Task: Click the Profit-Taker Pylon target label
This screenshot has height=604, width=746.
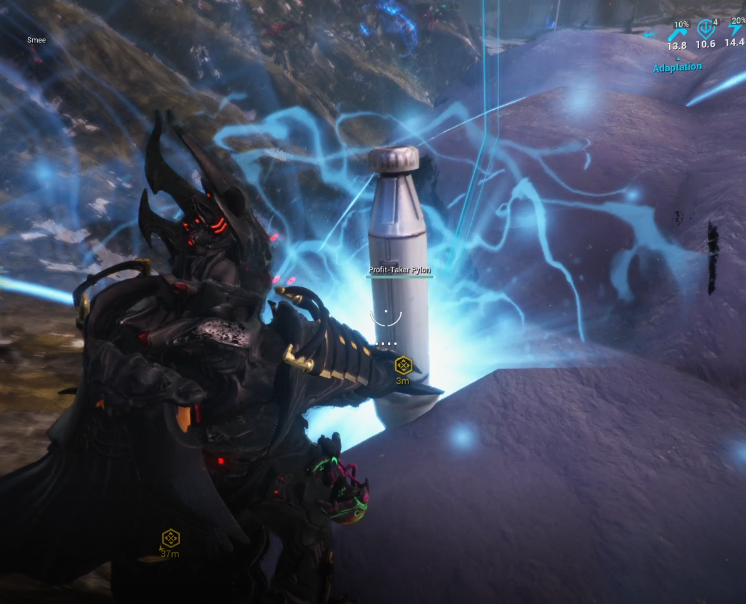Action: pos(400,270)
